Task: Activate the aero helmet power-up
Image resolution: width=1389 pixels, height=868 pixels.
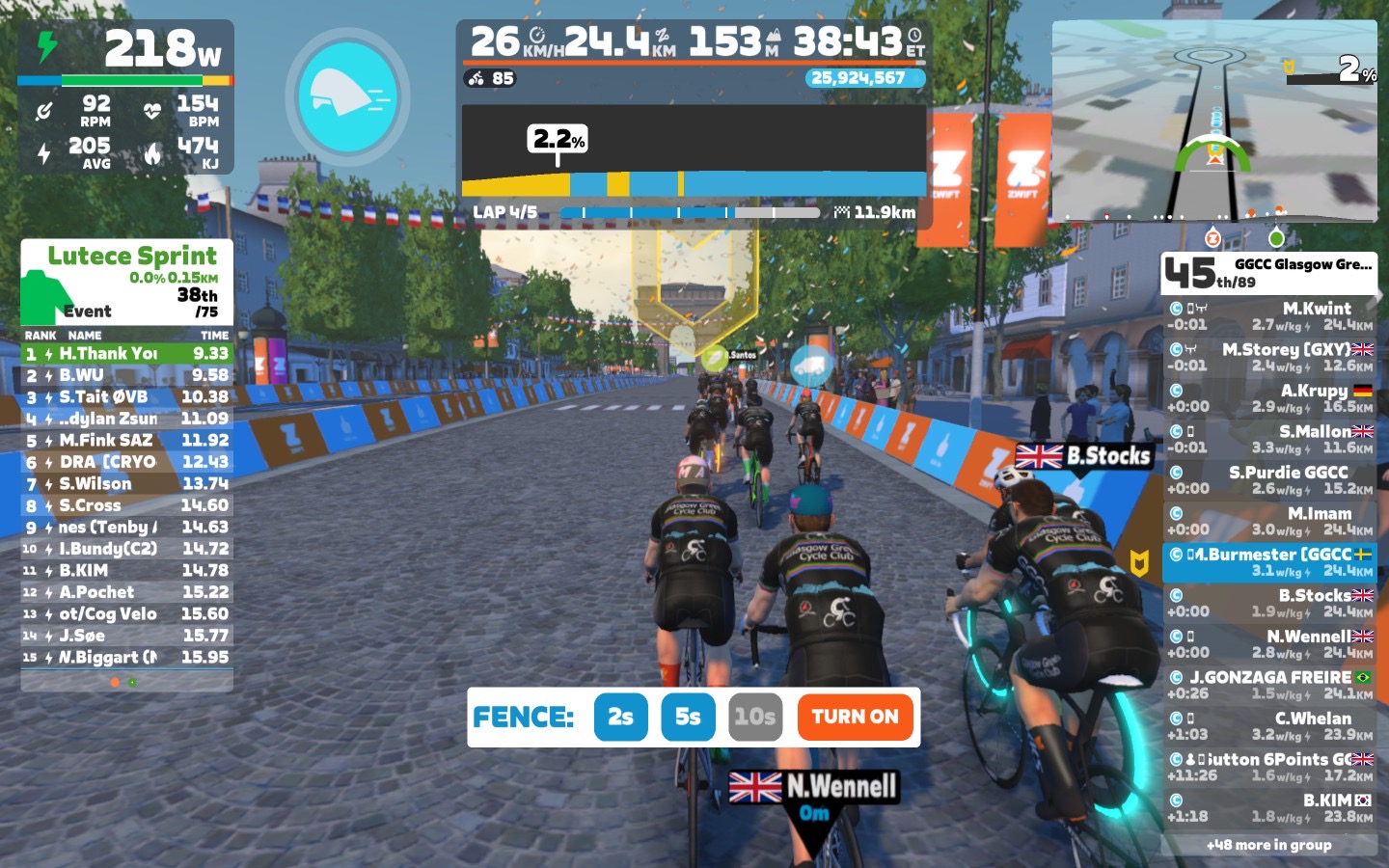Action: [x=347, y=95]
